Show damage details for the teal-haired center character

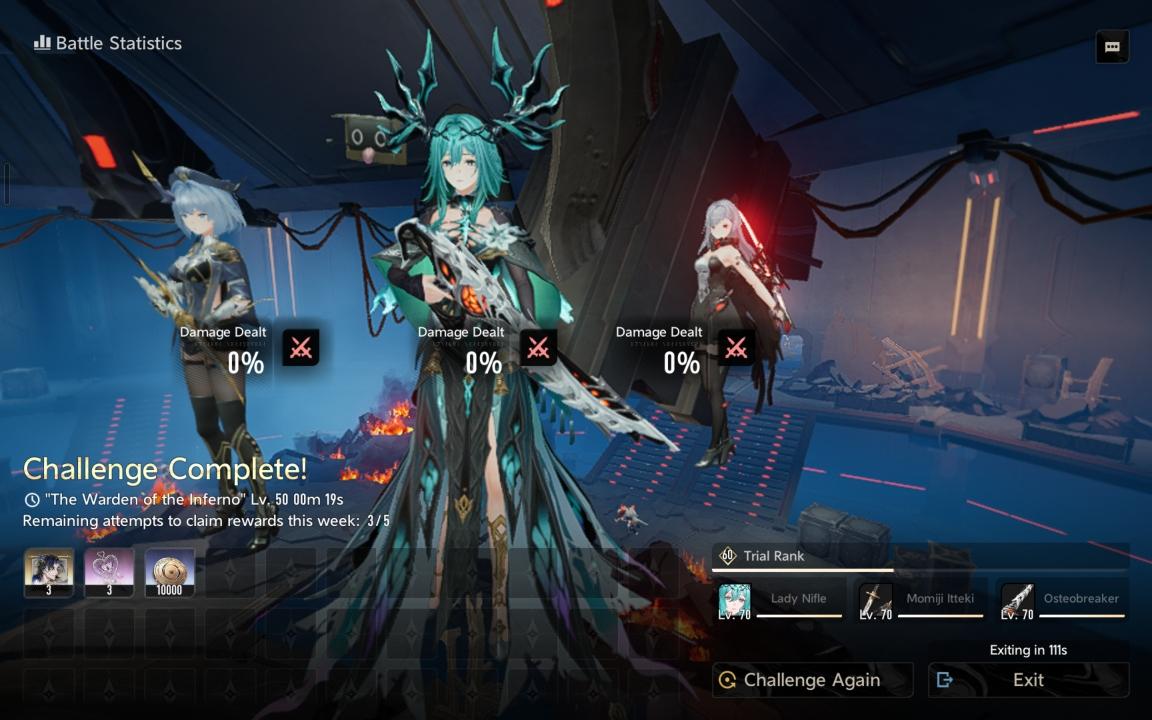(538, 348)
